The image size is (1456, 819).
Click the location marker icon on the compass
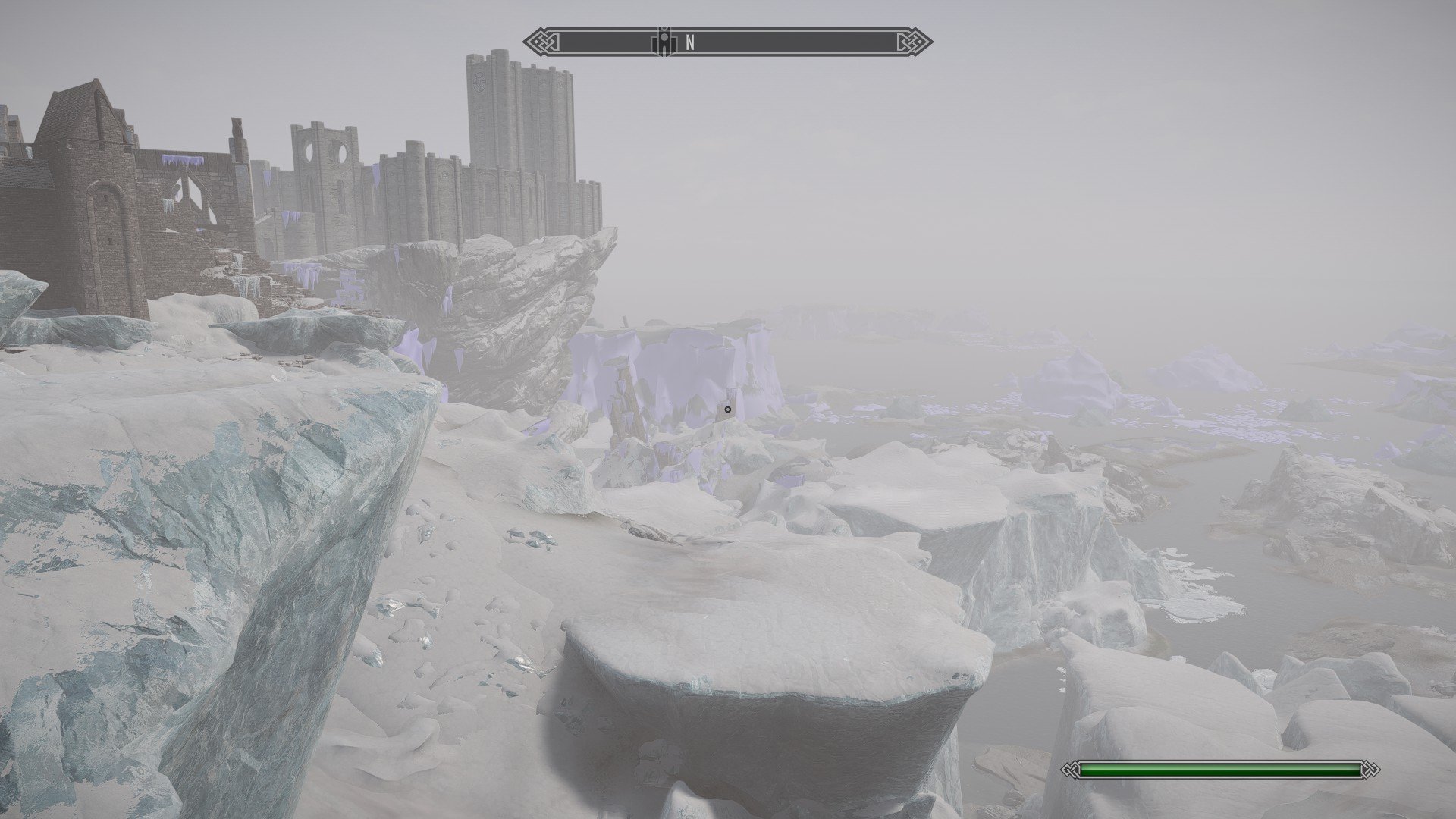[664, 42]
